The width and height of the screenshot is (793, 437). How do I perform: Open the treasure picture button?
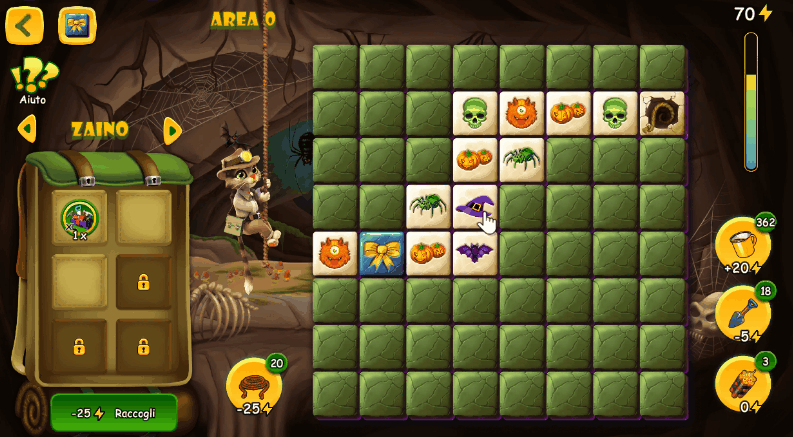coord(77,25)
